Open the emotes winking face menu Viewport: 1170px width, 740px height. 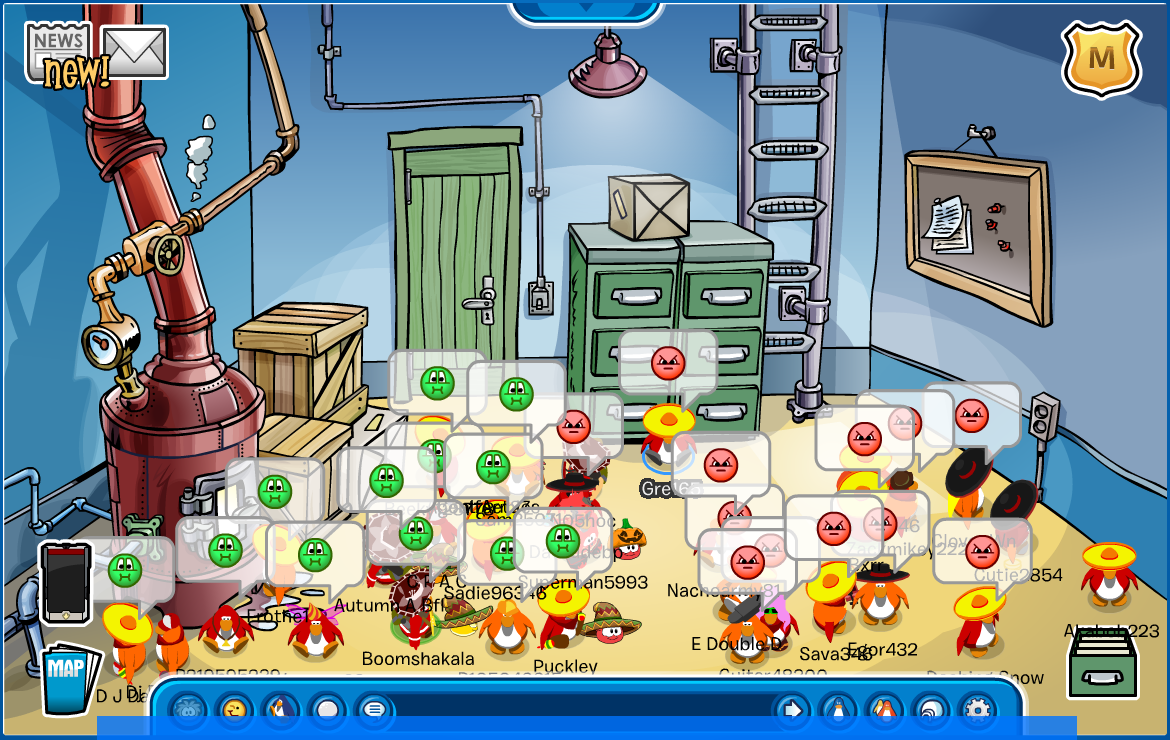click(x=235, y=710)
